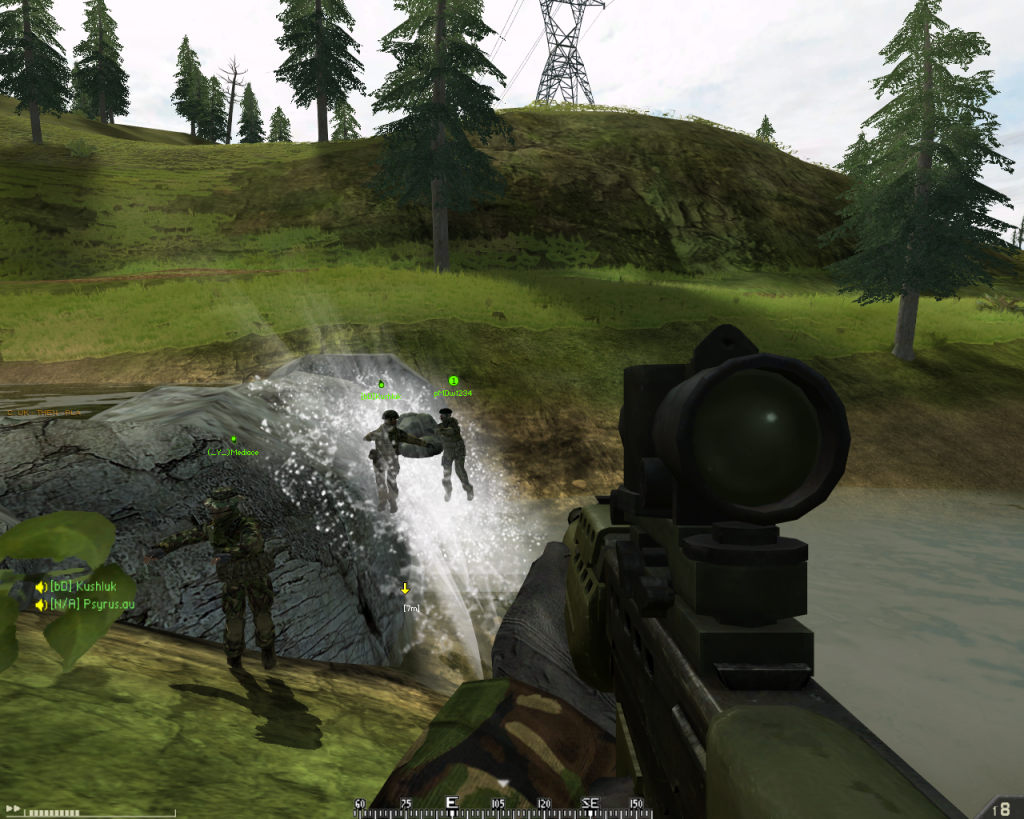Select the yellow arrow objective marker
The width and height of the screenshot is (1024, 819).
tap(405, 588)
